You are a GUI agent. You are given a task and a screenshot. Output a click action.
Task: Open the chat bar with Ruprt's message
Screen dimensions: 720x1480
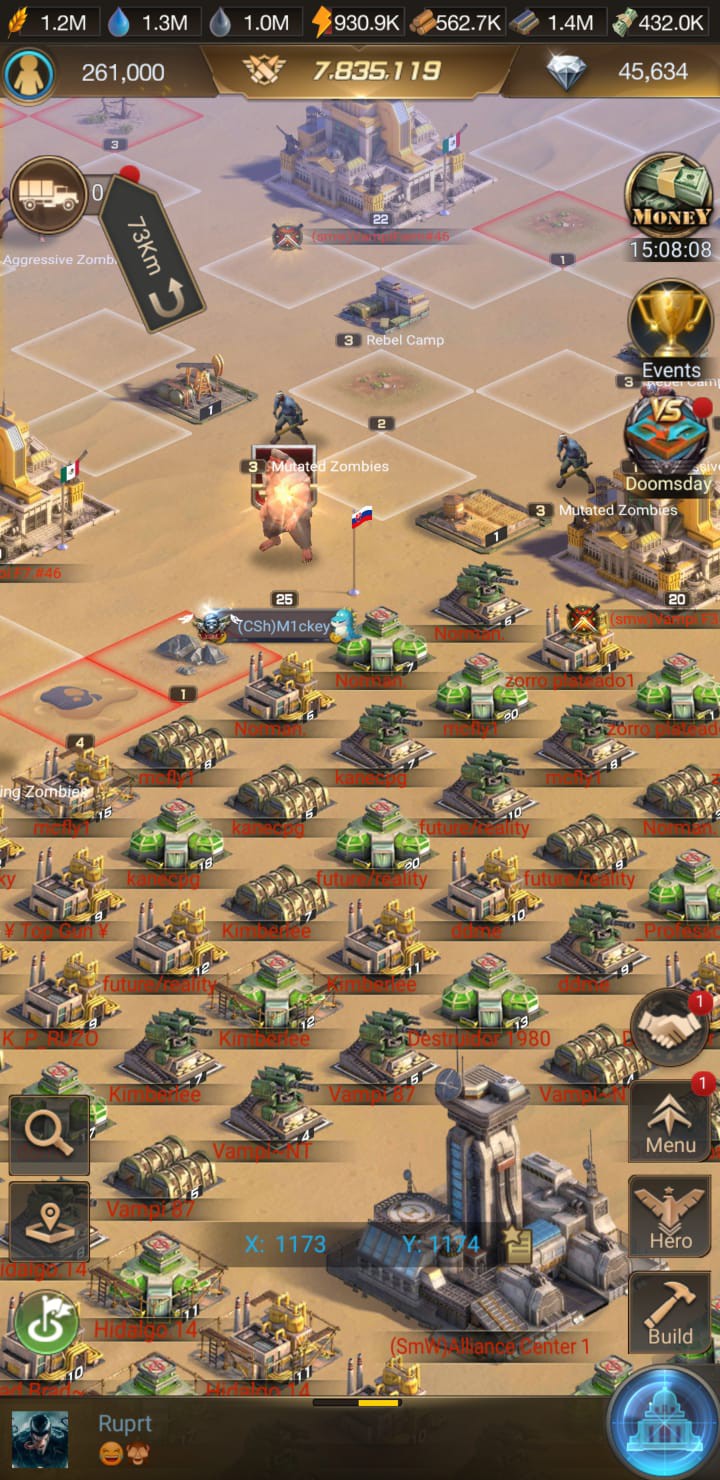pyautogui.click(x=300, y=1438)
